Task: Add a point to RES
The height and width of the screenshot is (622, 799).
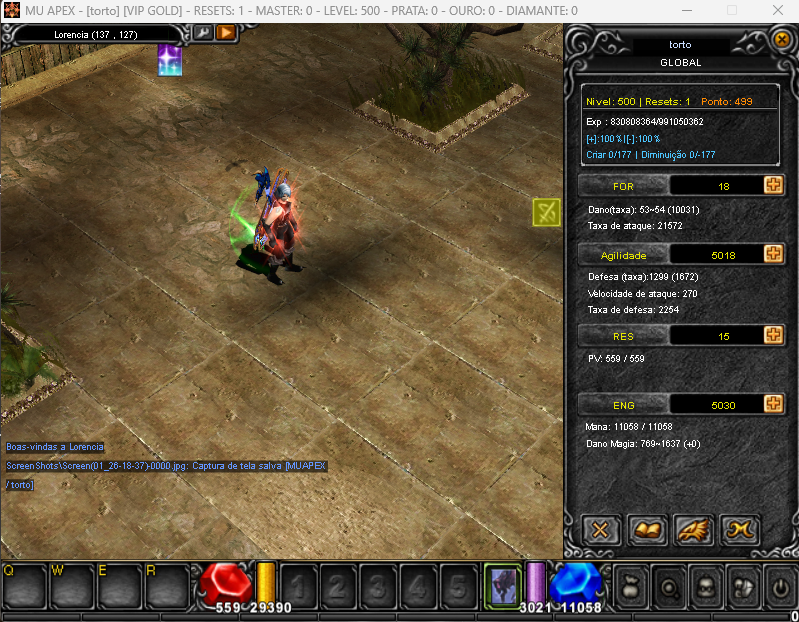Action: [x=772, y=335]
